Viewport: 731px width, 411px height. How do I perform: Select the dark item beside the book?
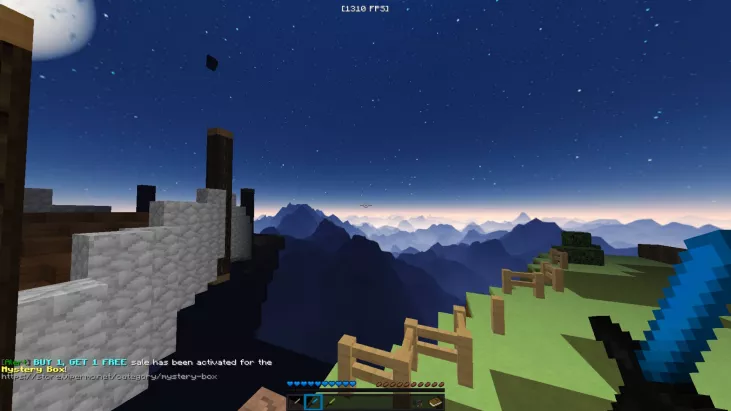coord(419,402)
